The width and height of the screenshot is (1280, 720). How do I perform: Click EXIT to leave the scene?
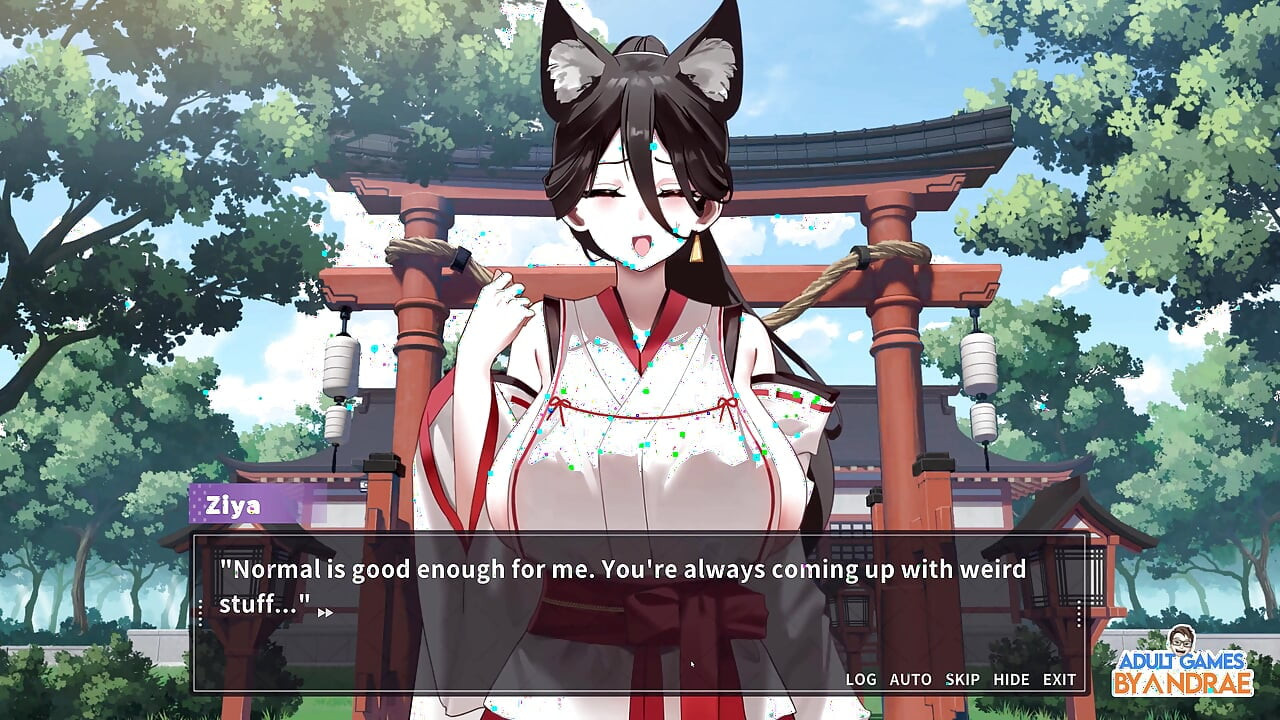tap(1058, 679)
